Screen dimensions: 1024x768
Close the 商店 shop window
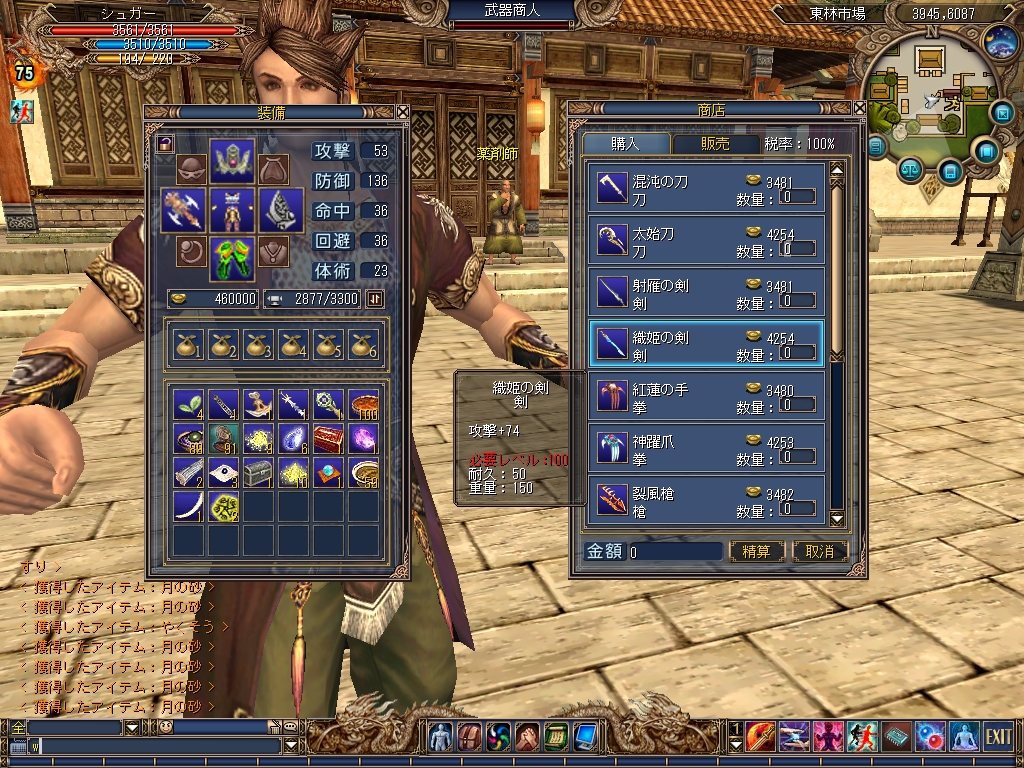click(x=859, y=109)
